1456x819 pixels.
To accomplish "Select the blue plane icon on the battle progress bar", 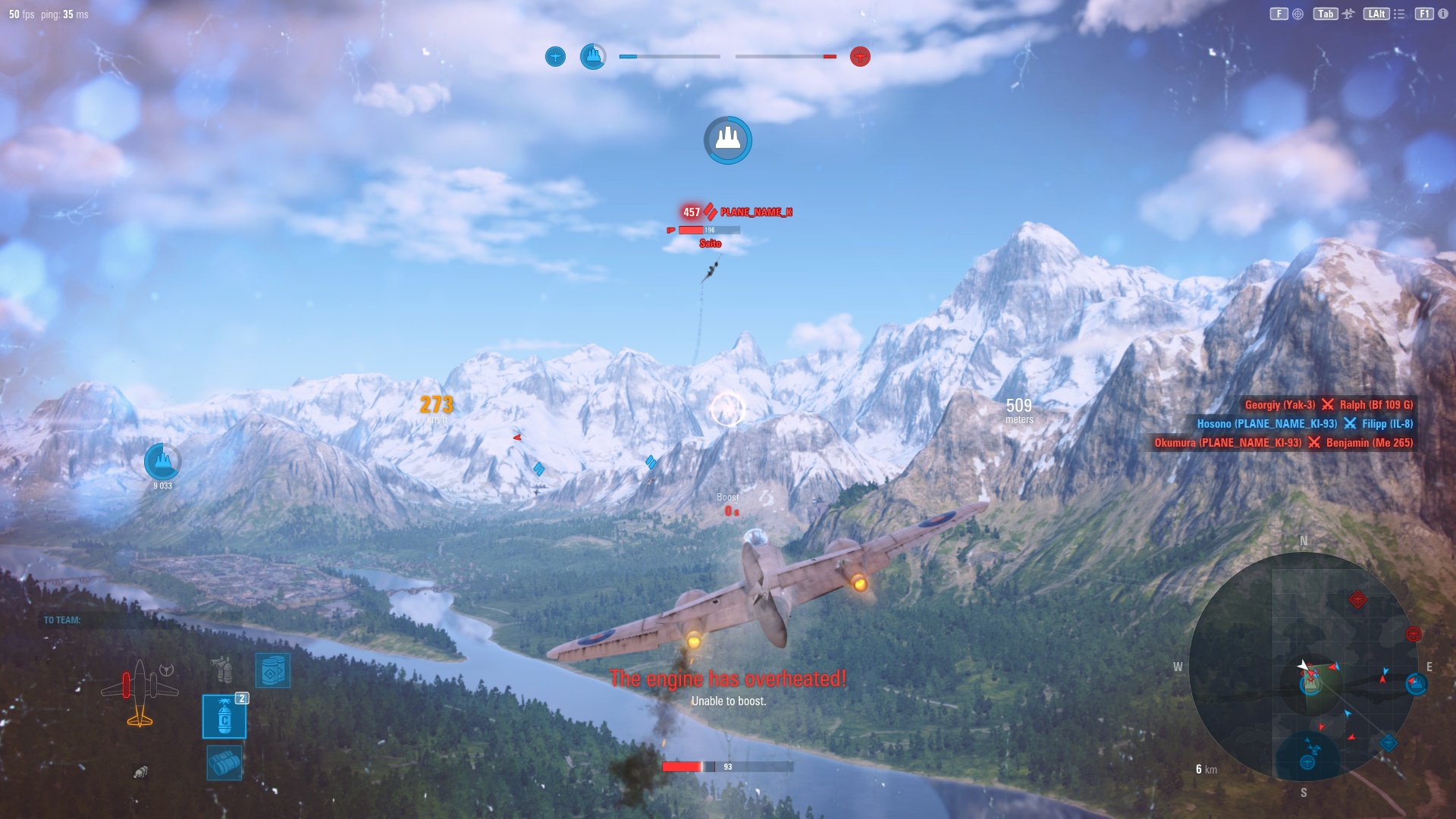I will (556, 56).
